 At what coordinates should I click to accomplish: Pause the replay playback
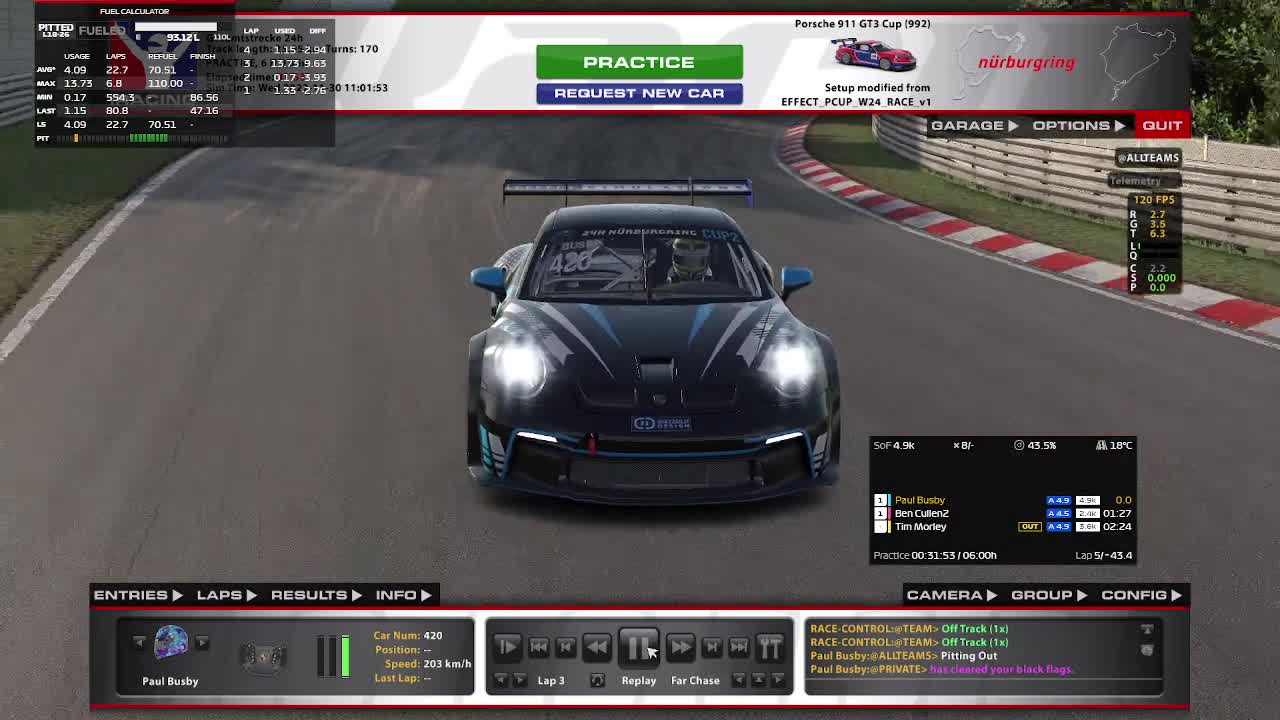coord(638,647)
